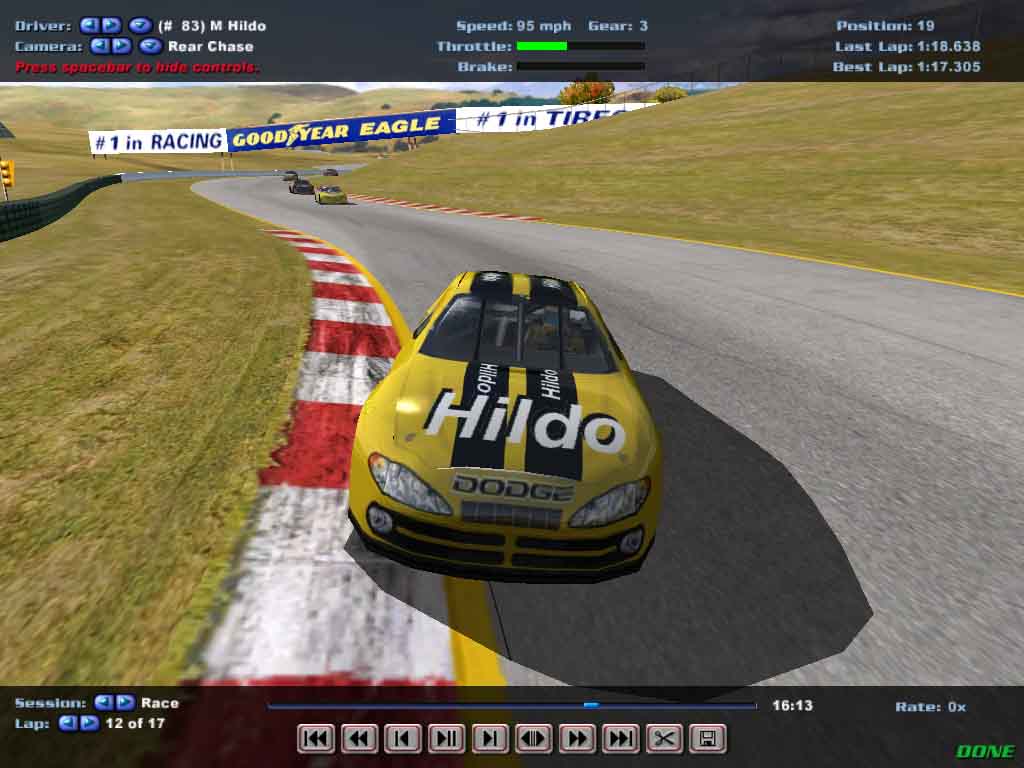Rewind replay to the start
The image size is (1024, 768).
[316, 739]
